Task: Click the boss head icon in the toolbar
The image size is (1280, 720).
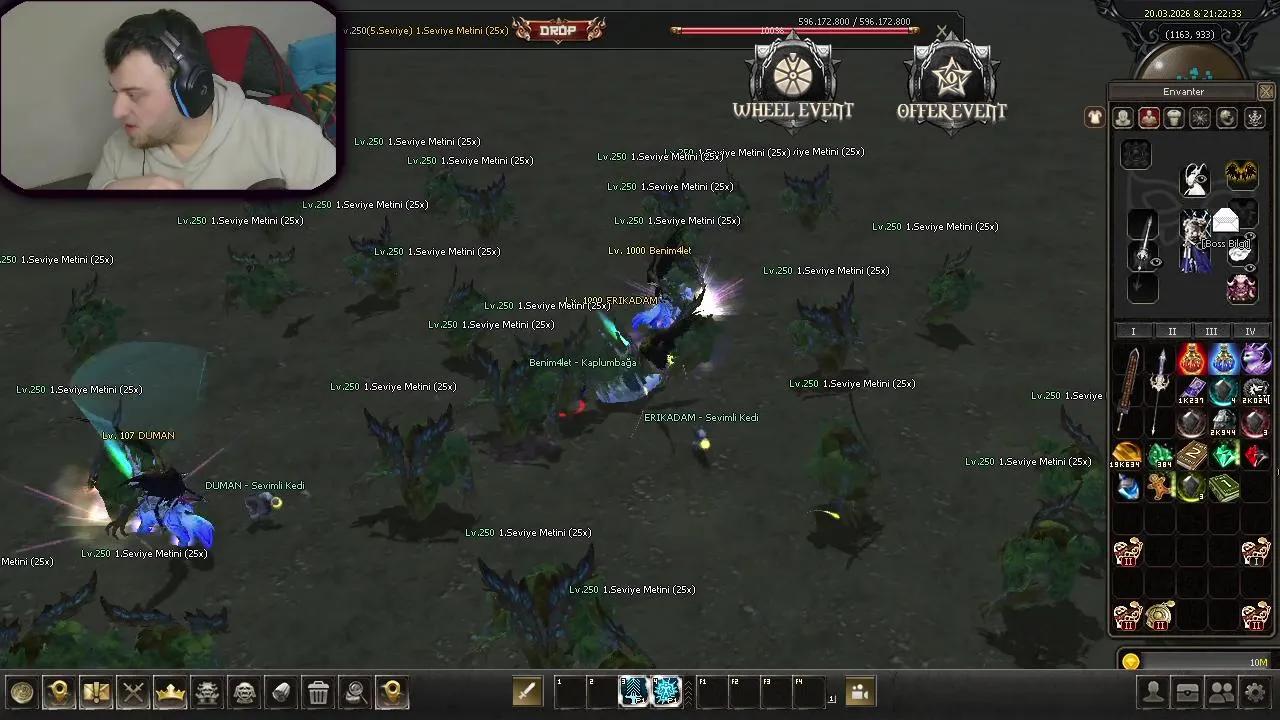Action: (243, 692)
